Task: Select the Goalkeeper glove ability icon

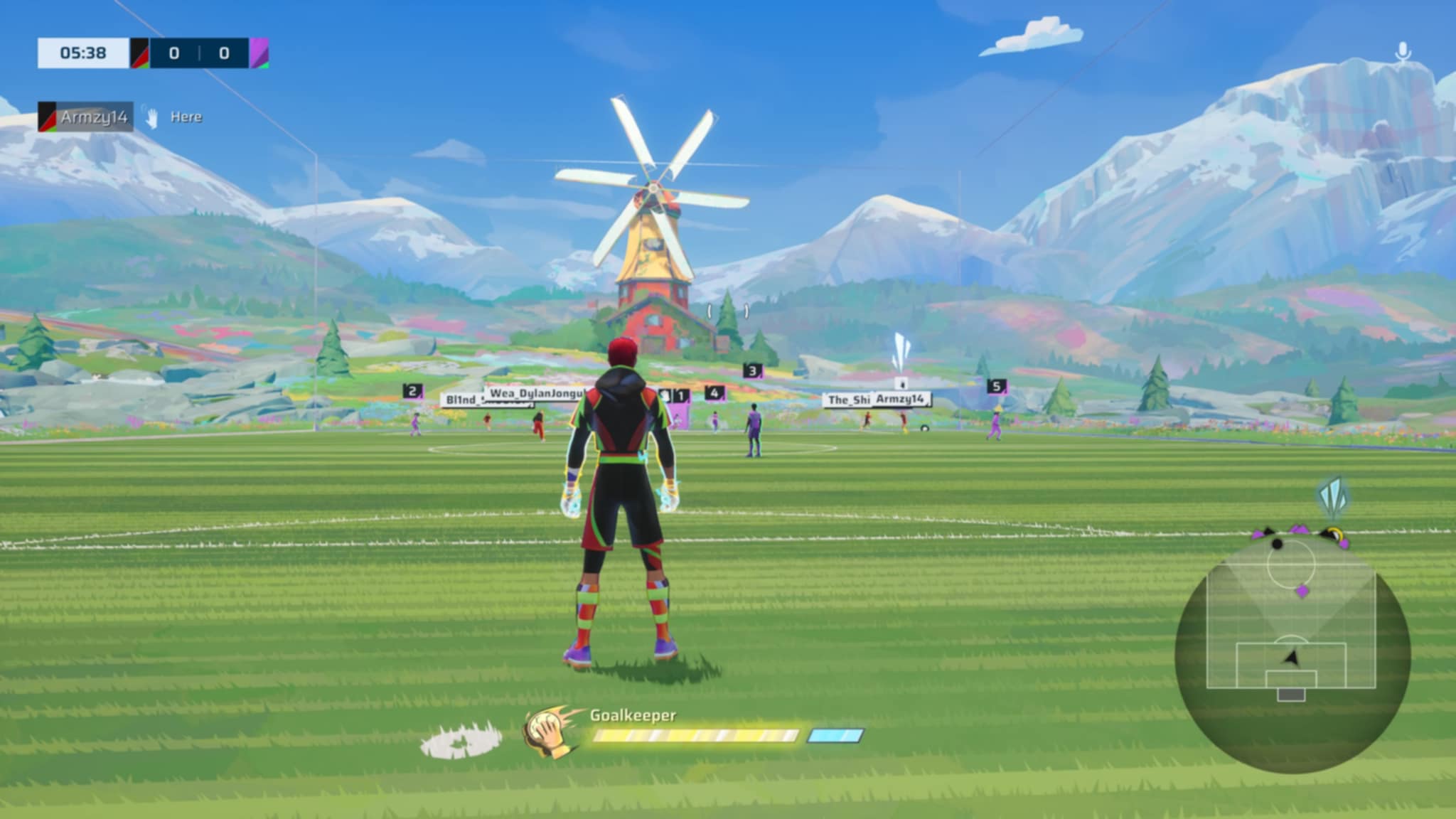Action: [x=549, y=732]
